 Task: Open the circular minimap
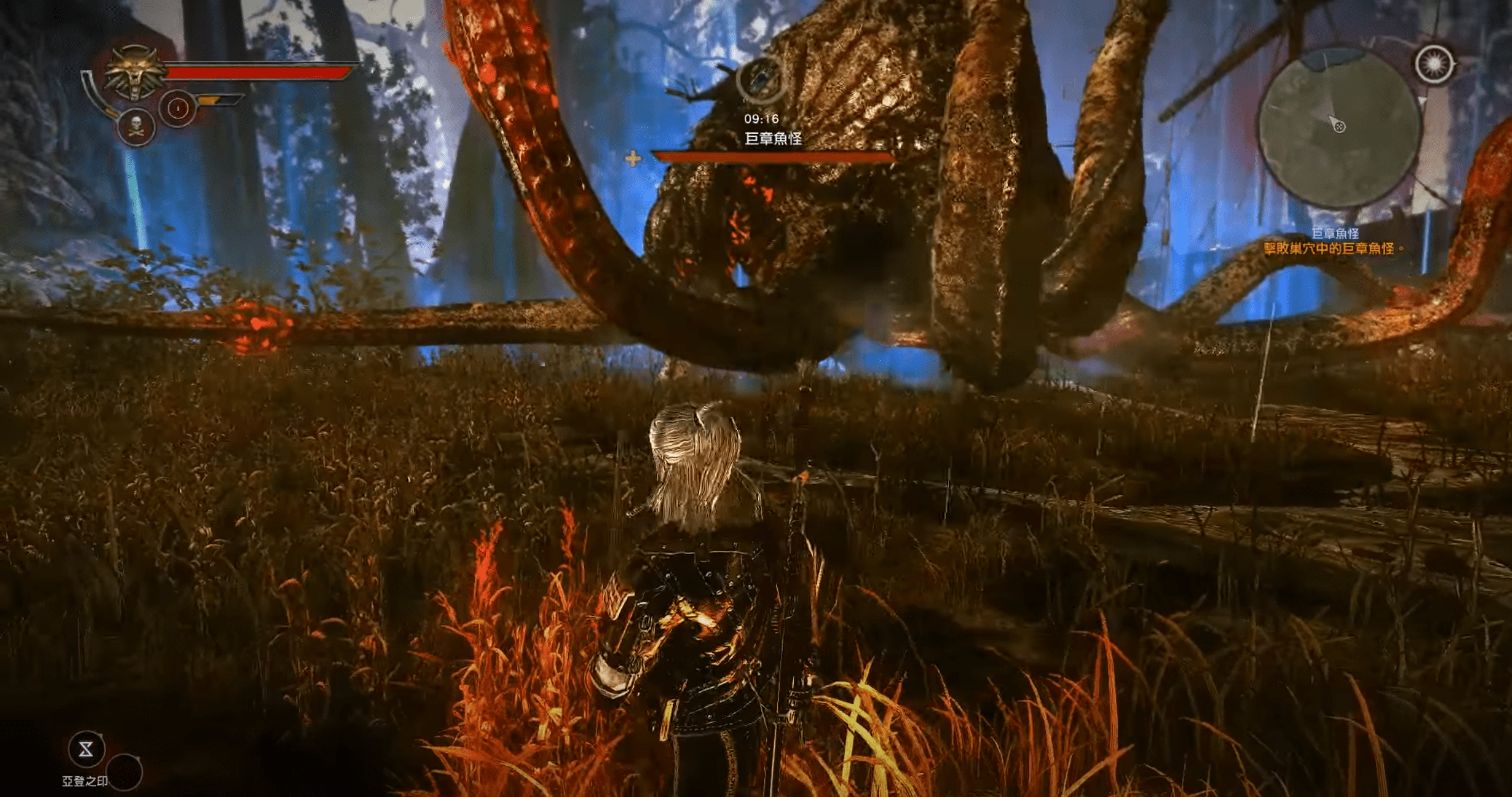point(1340,129)
